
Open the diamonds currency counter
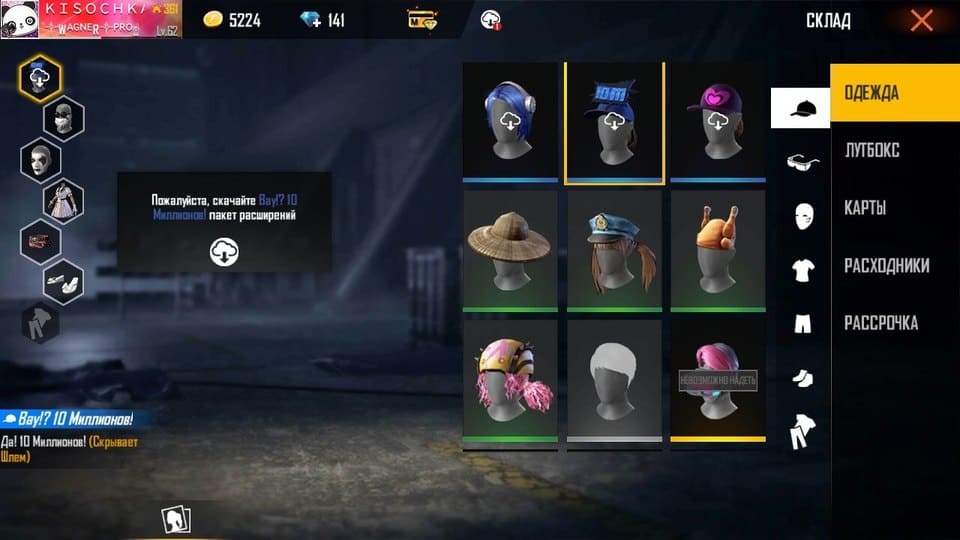coord(322,20)
